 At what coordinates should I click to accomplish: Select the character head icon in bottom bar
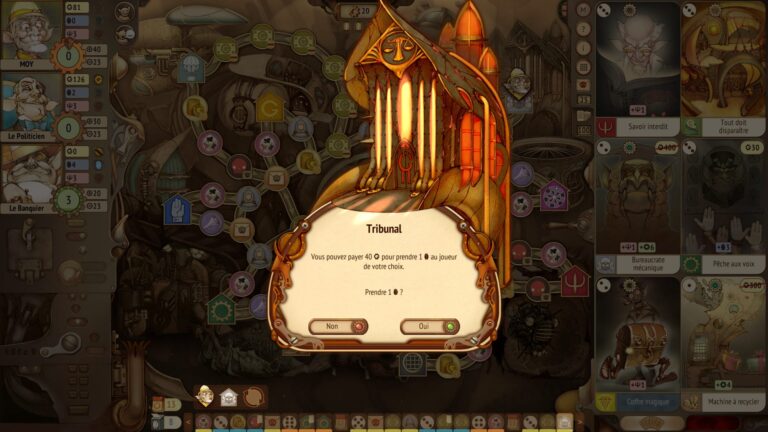pyautogui.click(x=205, y=396)
